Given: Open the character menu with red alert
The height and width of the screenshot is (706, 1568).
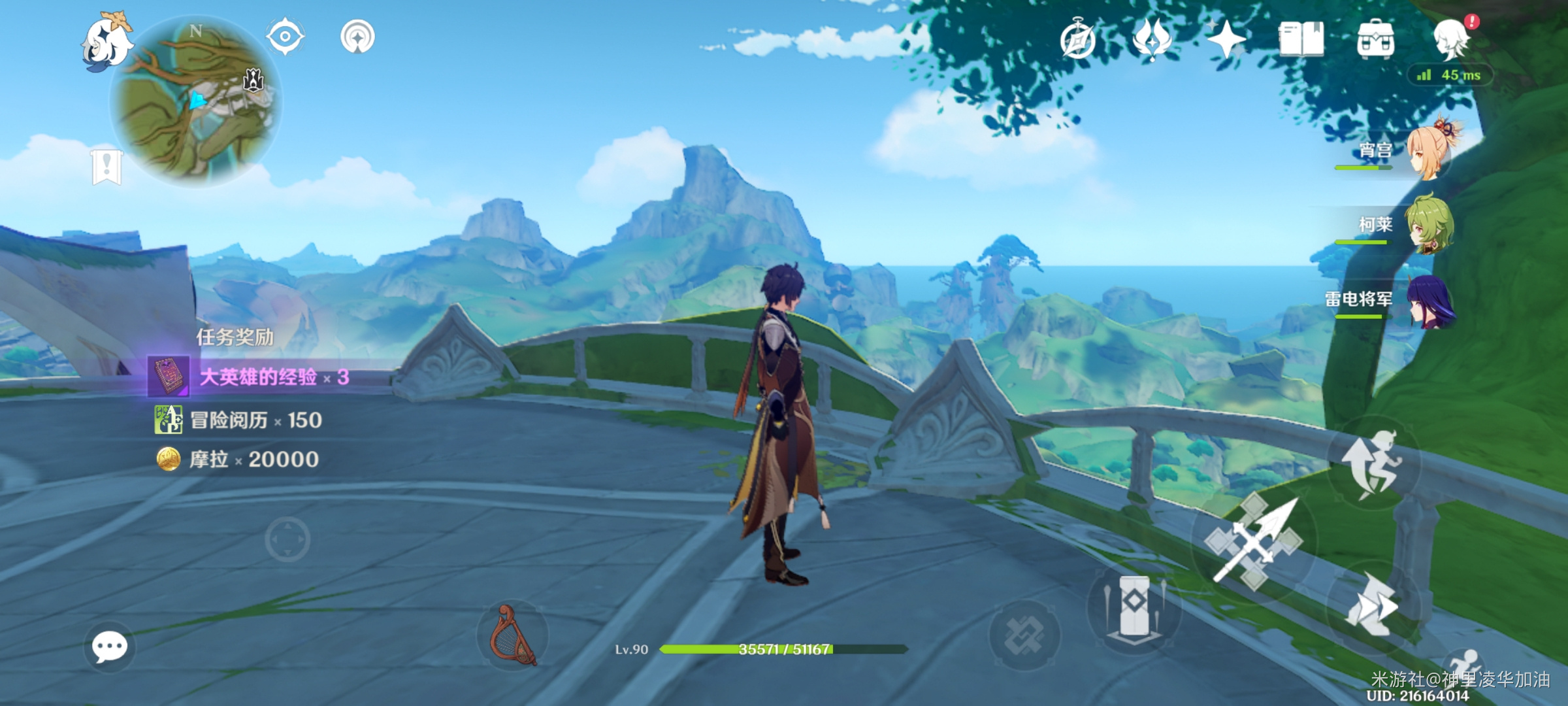Looking at the screenshot, I should click(1451, 39).
